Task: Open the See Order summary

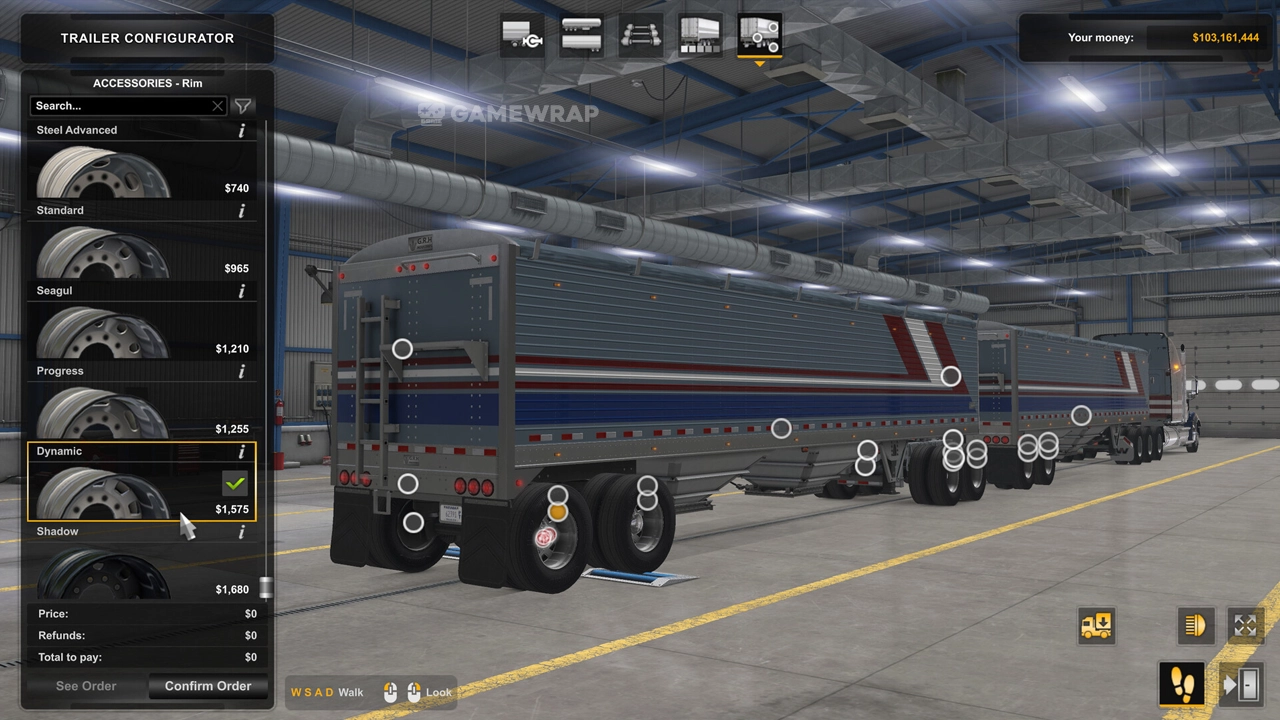Action: pyautogui.click(x=86, y=686)
